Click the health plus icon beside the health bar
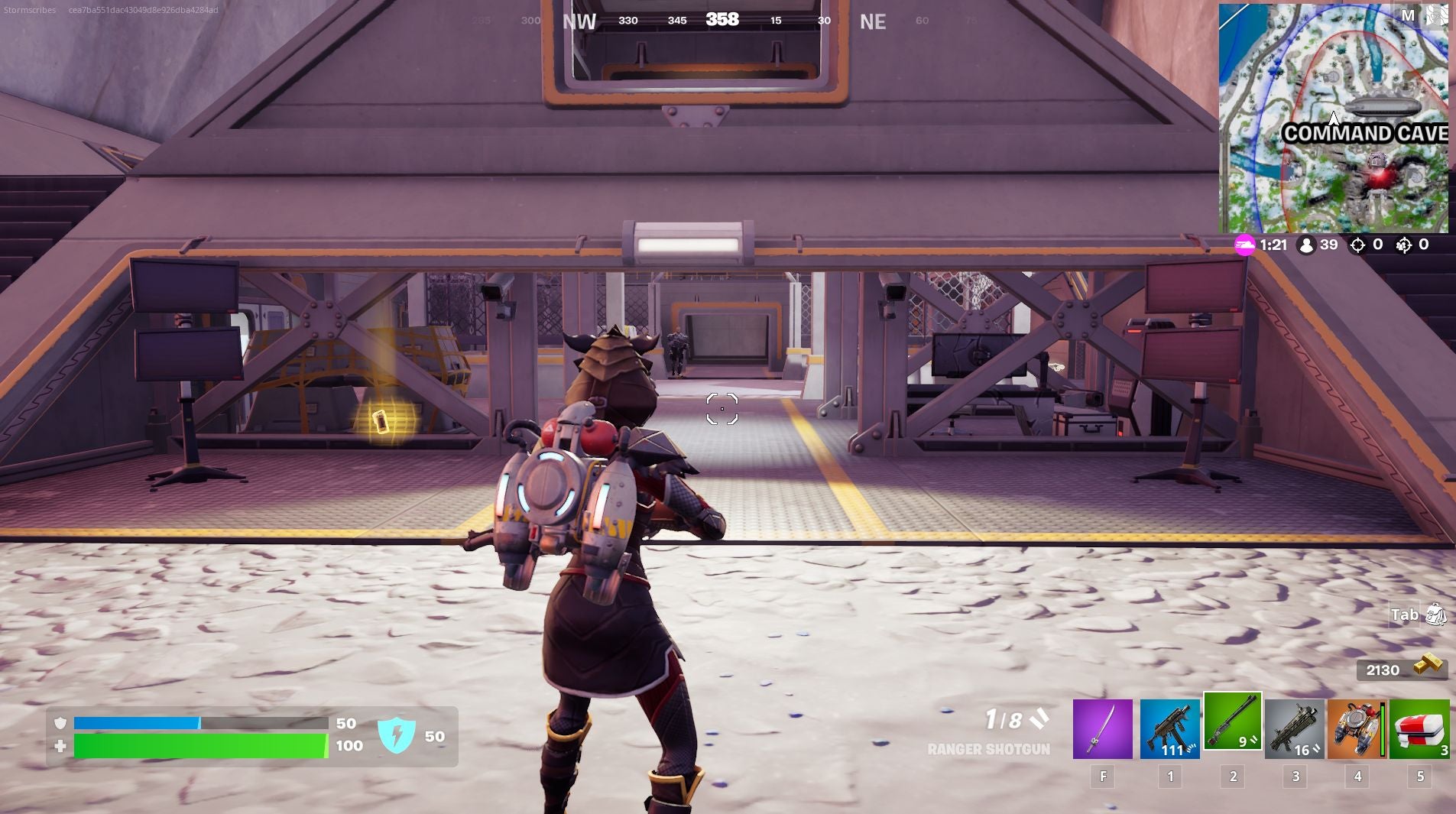This screenshot has width=1456, height=814. (60, 746)
